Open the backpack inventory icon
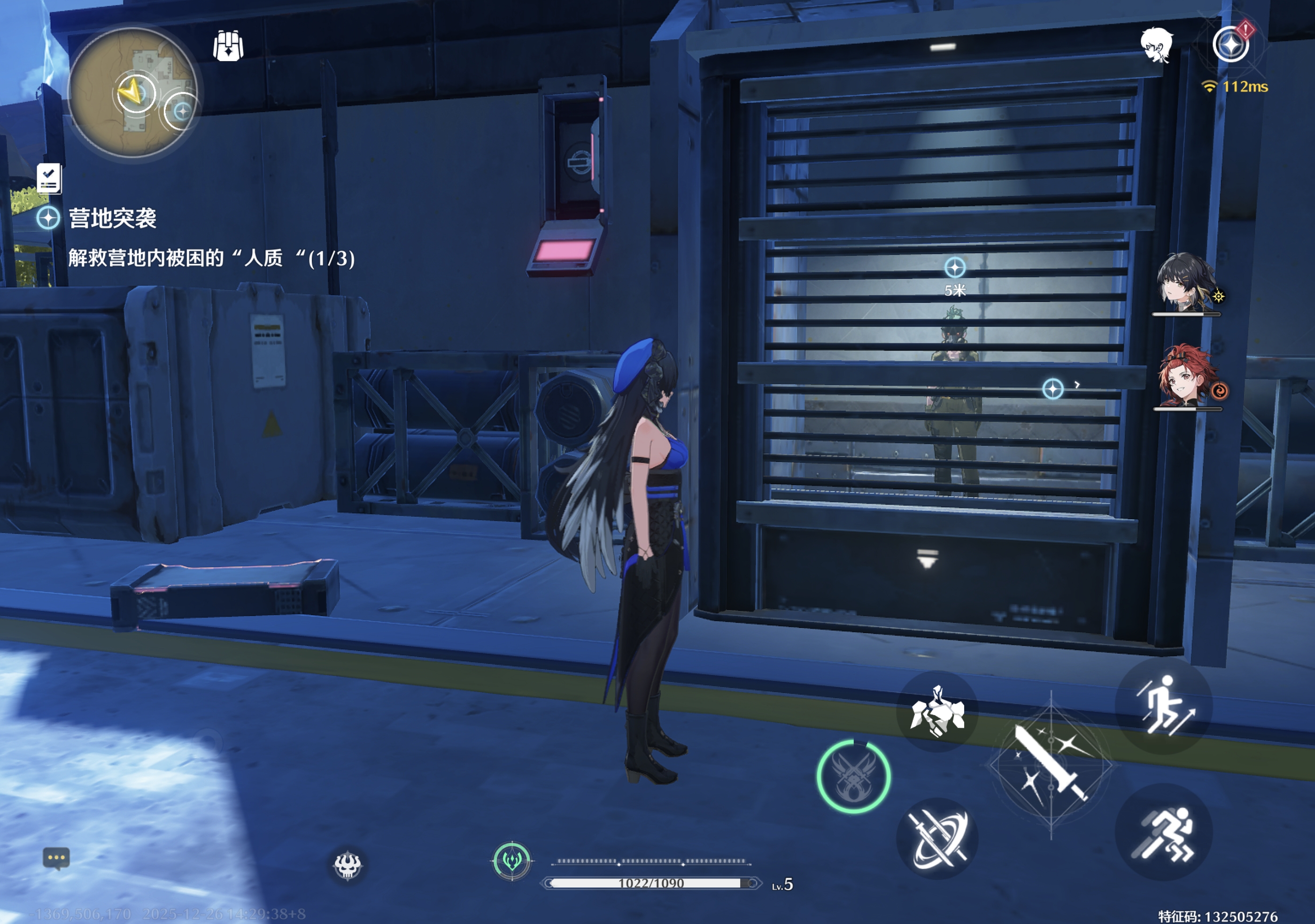 228,46
